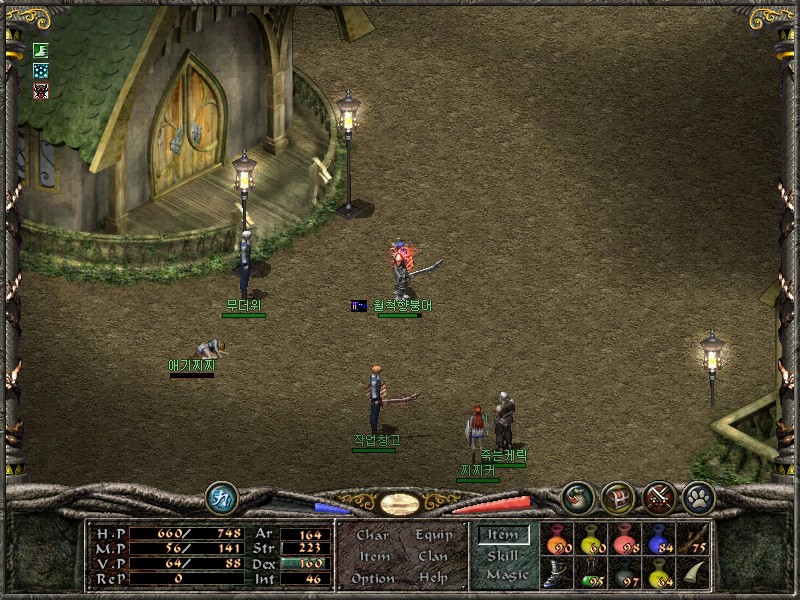This screenshot has width=800, height=600.
Task: Click the round paw print button
Action: pos(697,496)
